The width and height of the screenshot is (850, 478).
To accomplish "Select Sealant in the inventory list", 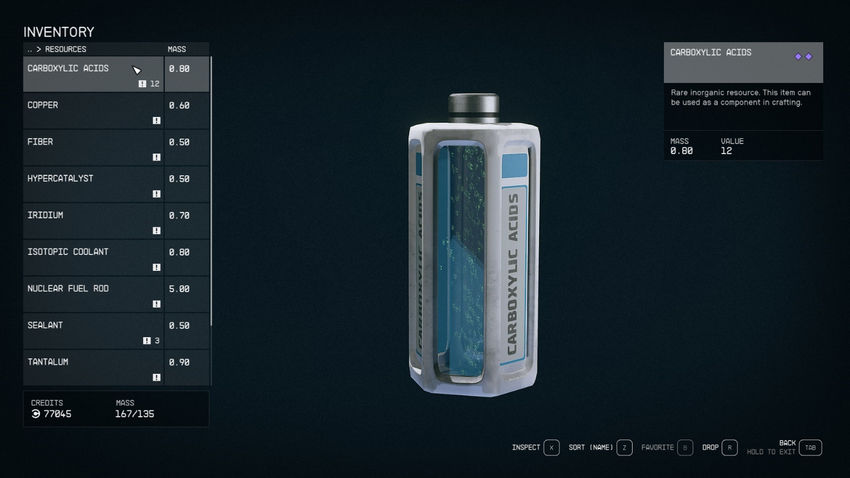I will (x=92, y=331).
